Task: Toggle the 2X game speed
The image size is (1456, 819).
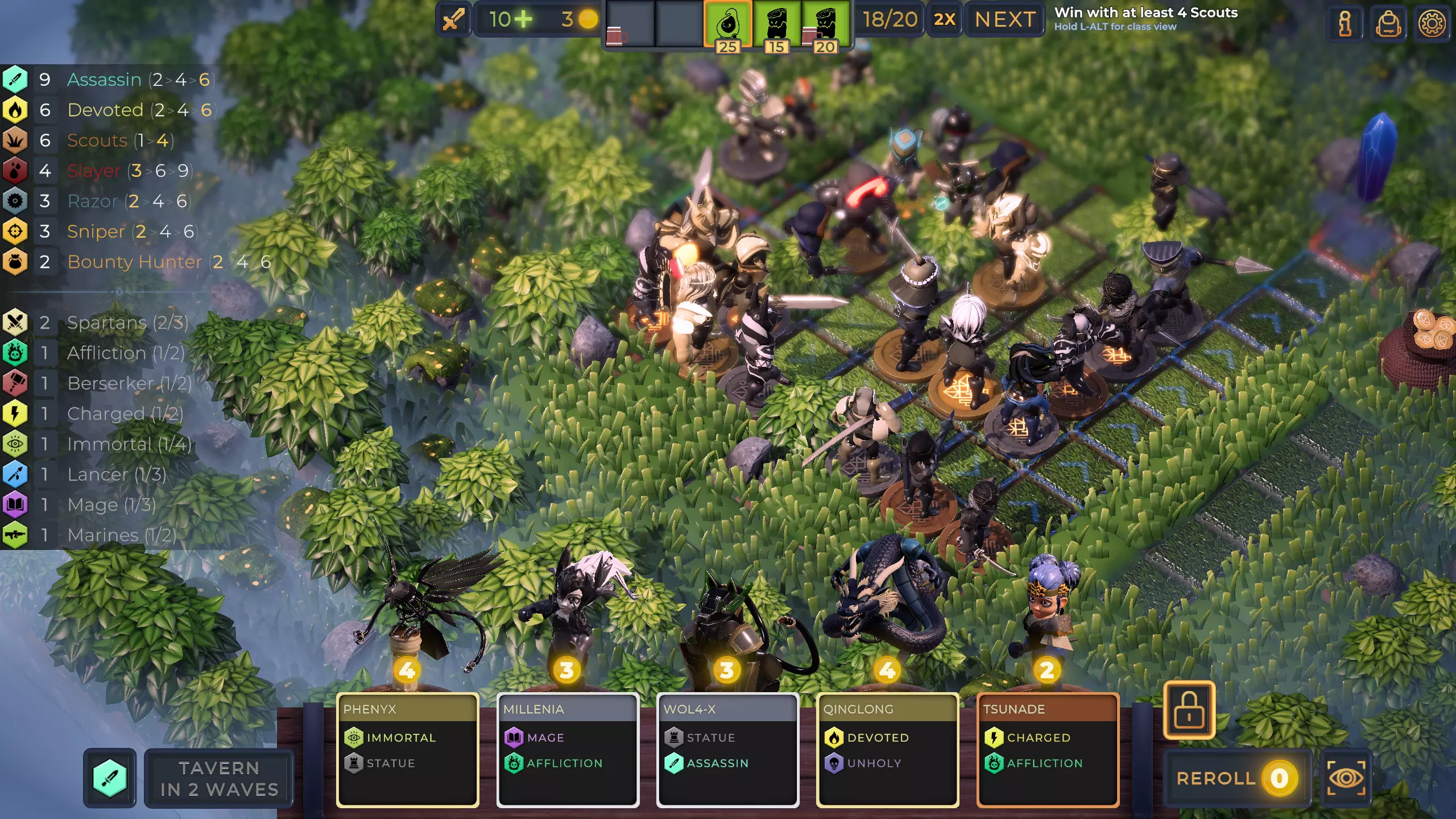Action: click(x=944, y=20)
